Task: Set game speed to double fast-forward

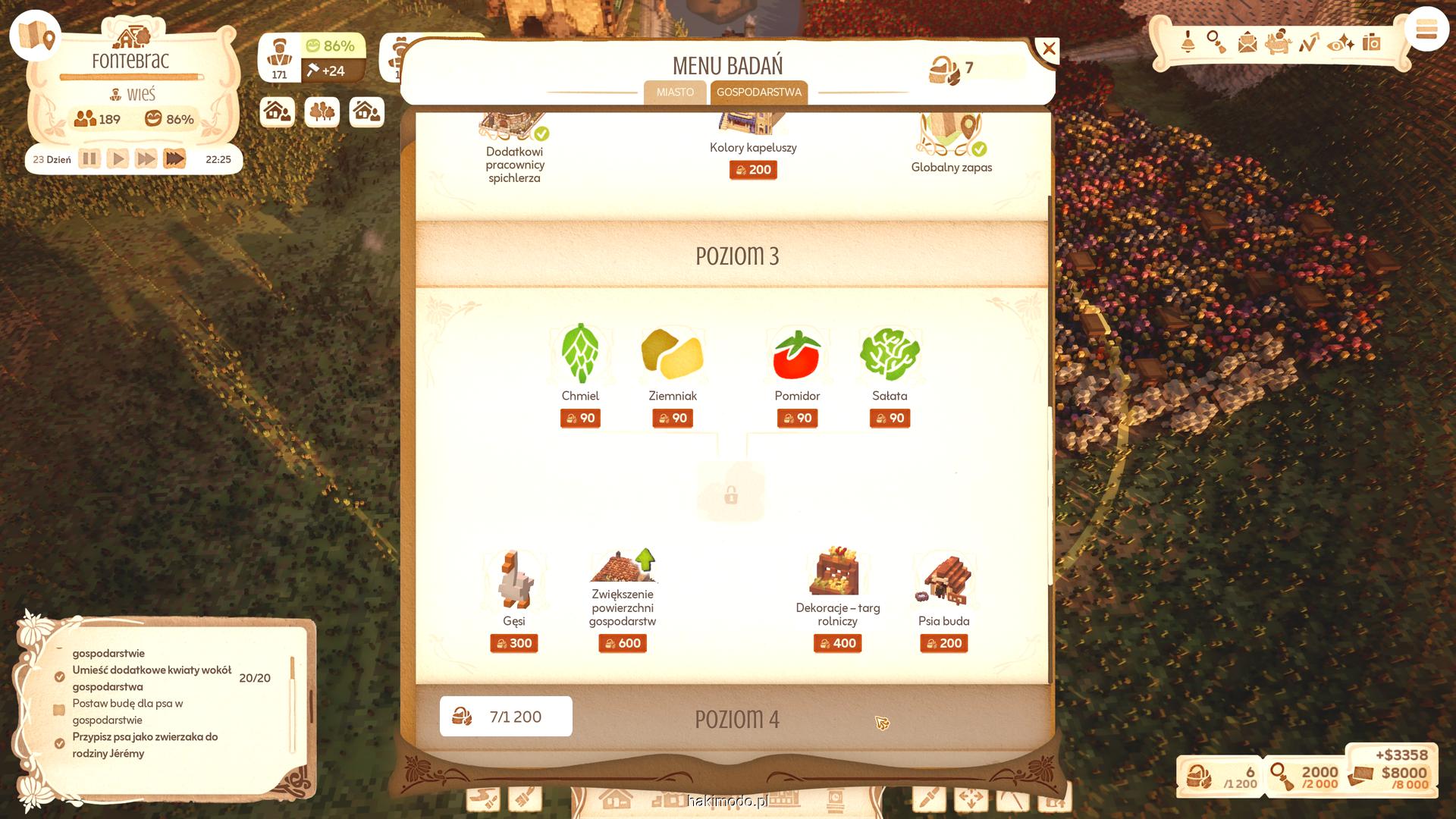Action: pyautogui.click(x=146, y=159)
